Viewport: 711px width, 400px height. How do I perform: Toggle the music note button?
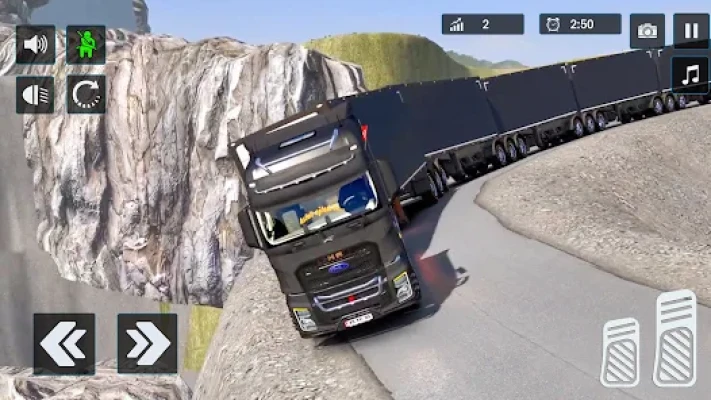click(690, 74)
